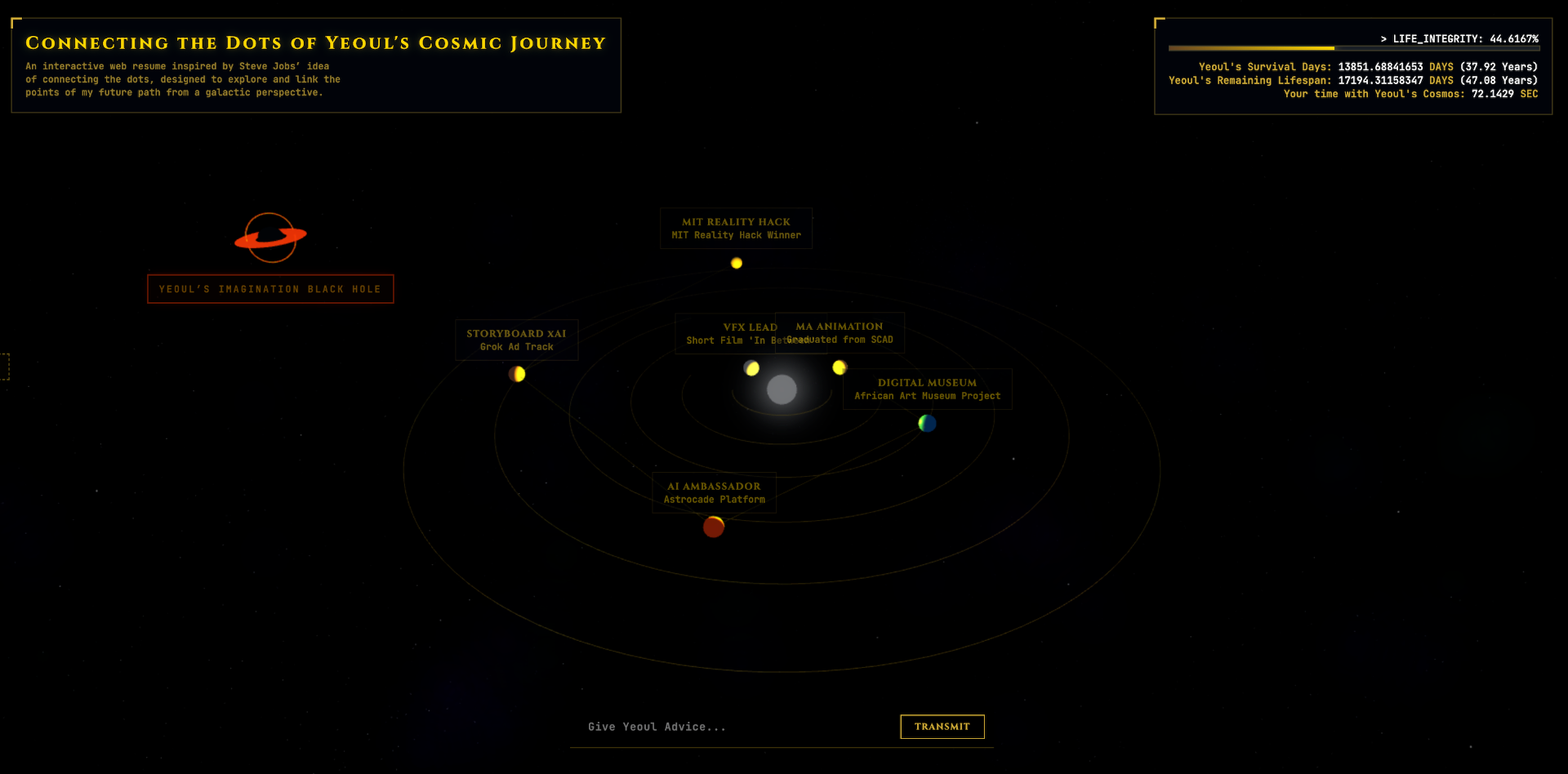Screen dimensions: 1568x774
Task: Click the Astrocade Platform label text
Action: 714,499
